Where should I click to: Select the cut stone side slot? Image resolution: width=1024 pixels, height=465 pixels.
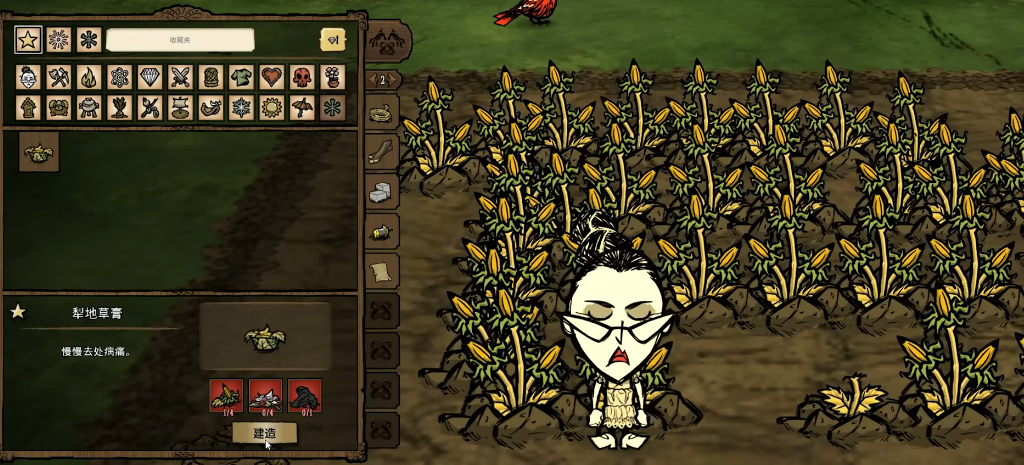(382, 192)
